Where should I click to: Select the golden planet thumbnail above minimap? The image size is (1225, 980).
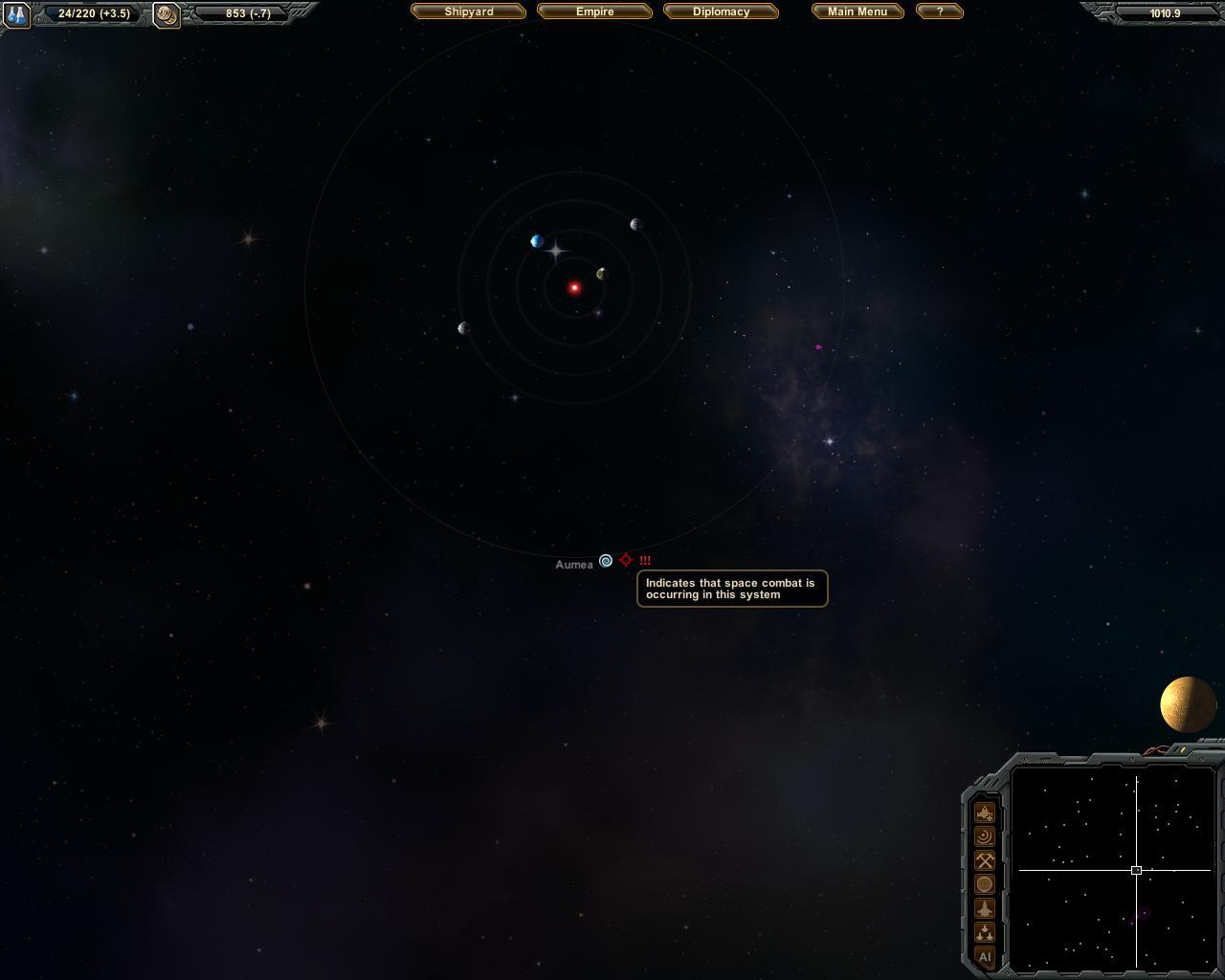[1188, 704]
